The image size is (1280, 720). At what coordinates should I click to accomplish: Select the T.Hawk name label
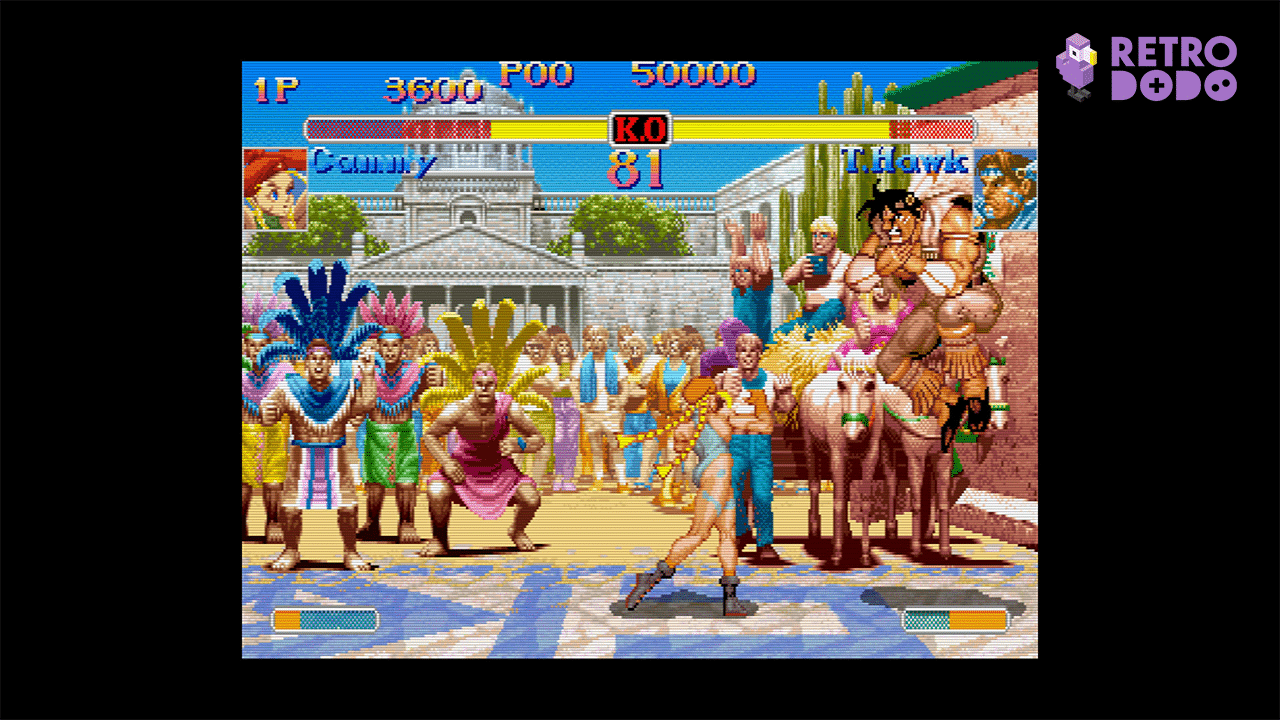coord(903,160)
